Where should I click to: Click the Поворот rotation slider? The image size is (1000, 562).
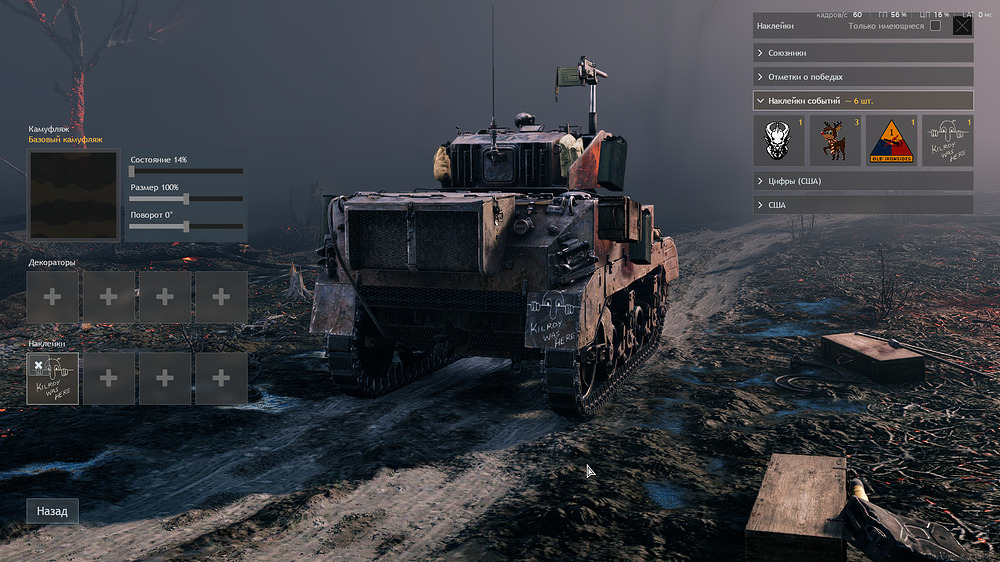187,226
